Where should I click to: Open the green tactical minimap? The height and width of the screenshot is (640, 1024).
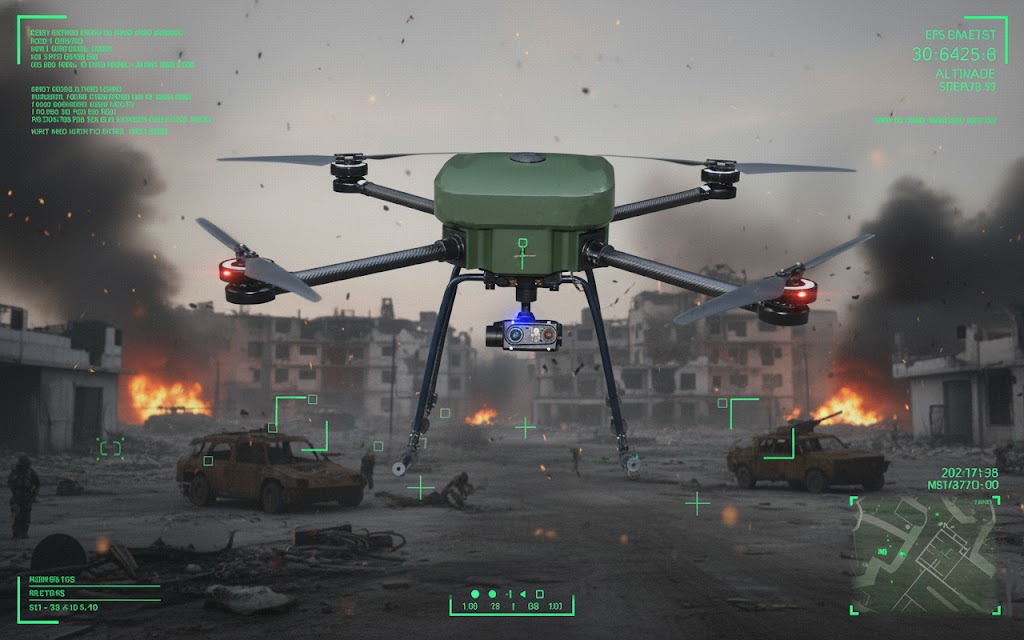pyautogui.click(x=923, y=555)
